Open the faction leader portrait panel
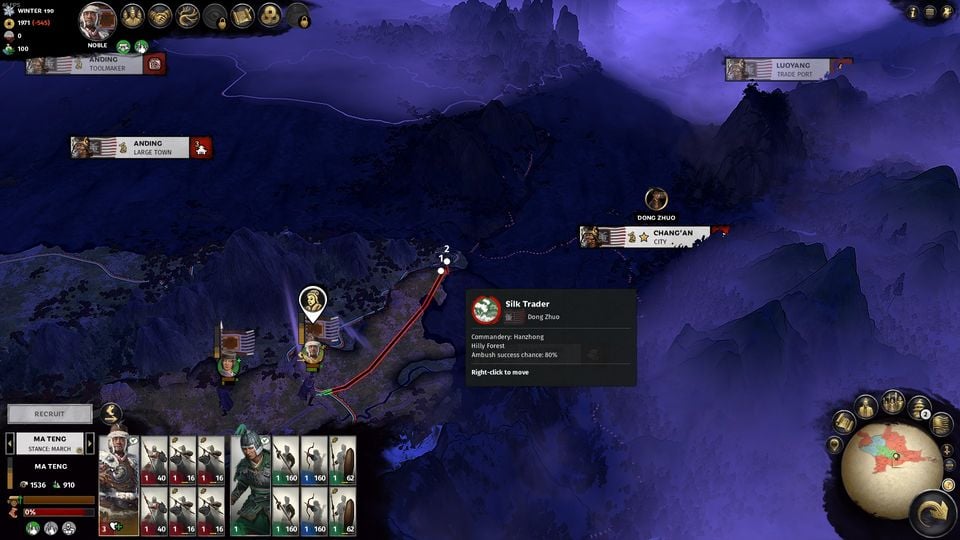The height and width of the screenshot is (540, 960). pos(97,19)
